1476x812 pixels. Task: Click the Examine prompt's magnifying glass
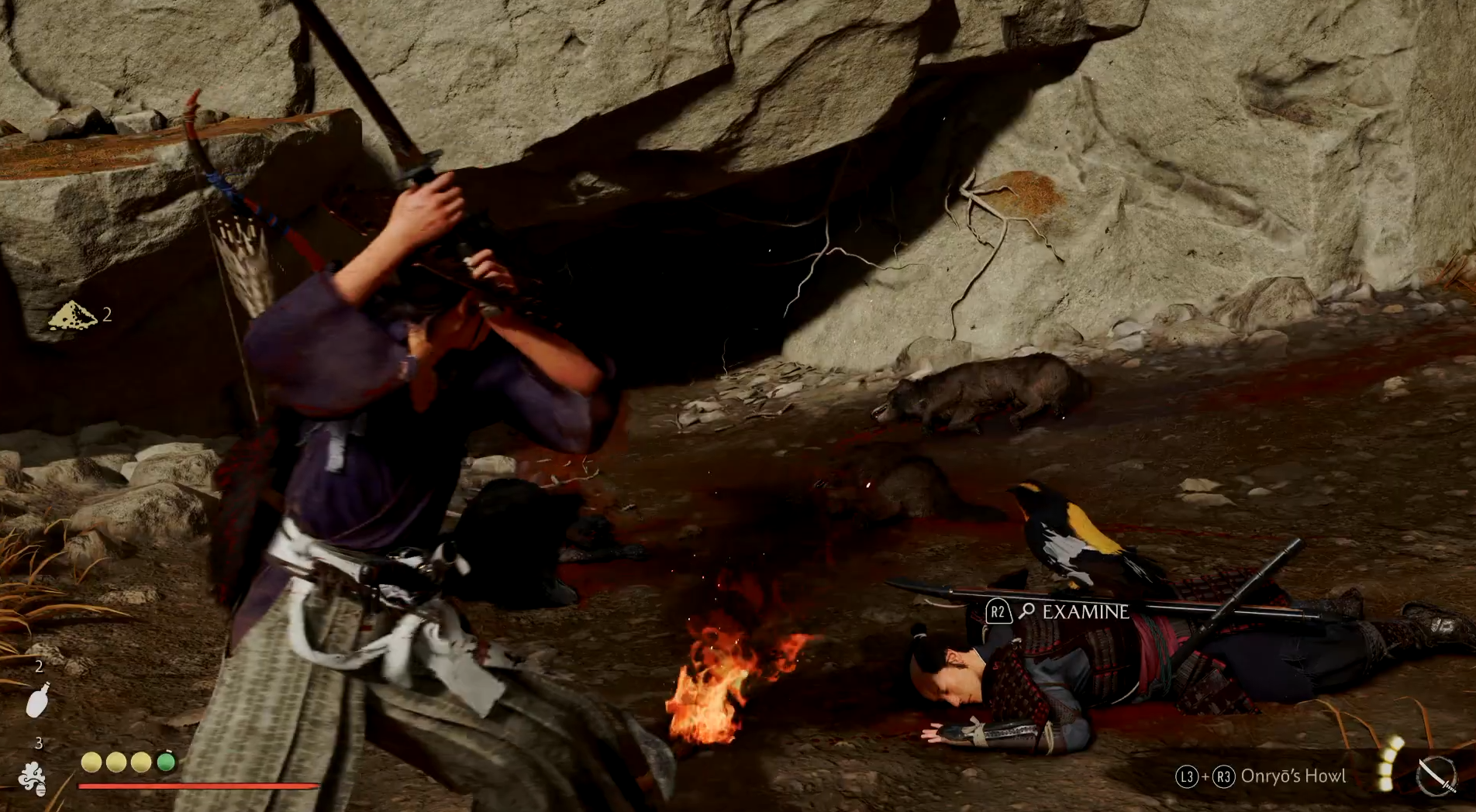(1027, 611)
